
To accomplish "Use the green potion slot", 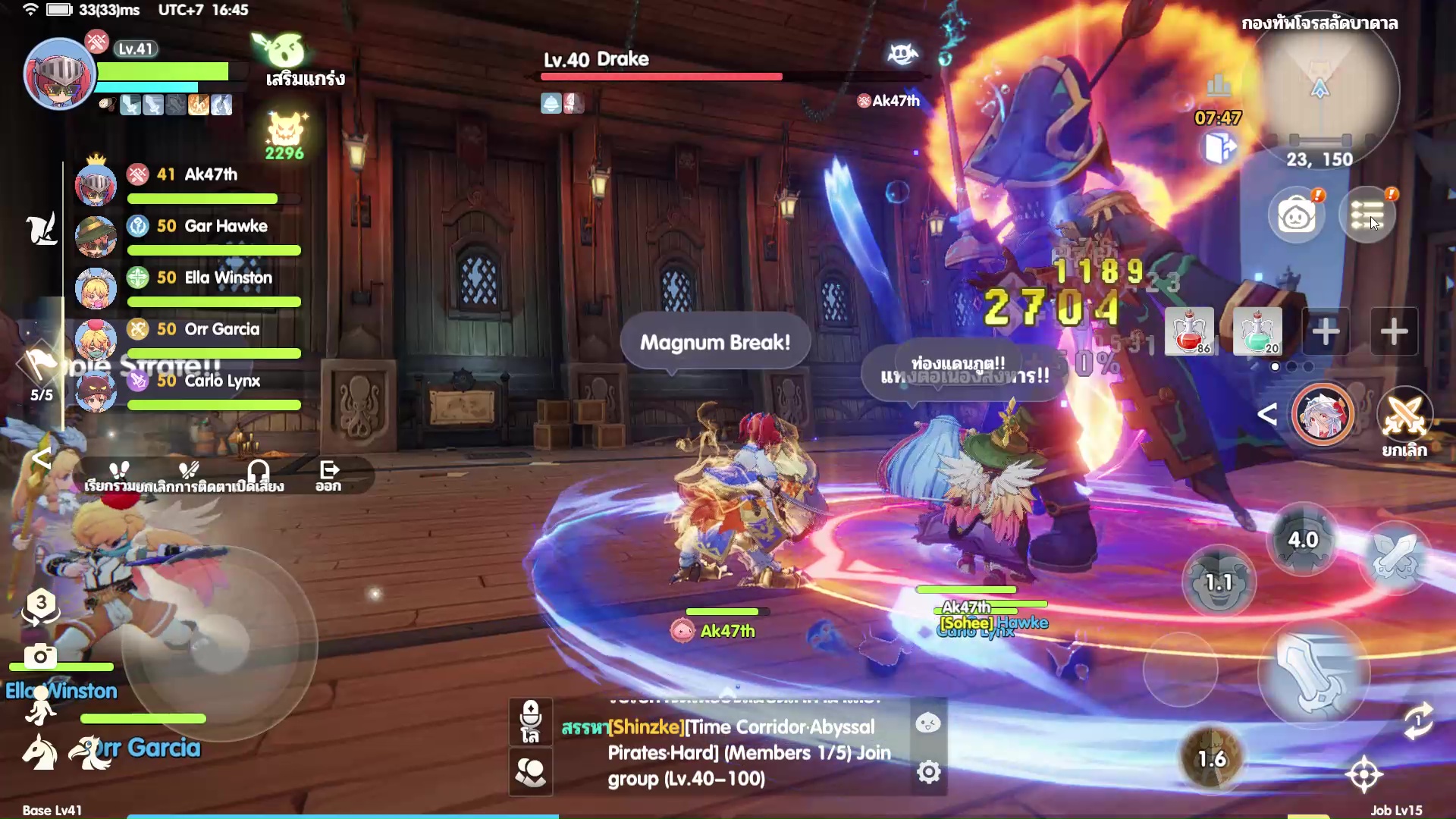I will [1257, 331].
